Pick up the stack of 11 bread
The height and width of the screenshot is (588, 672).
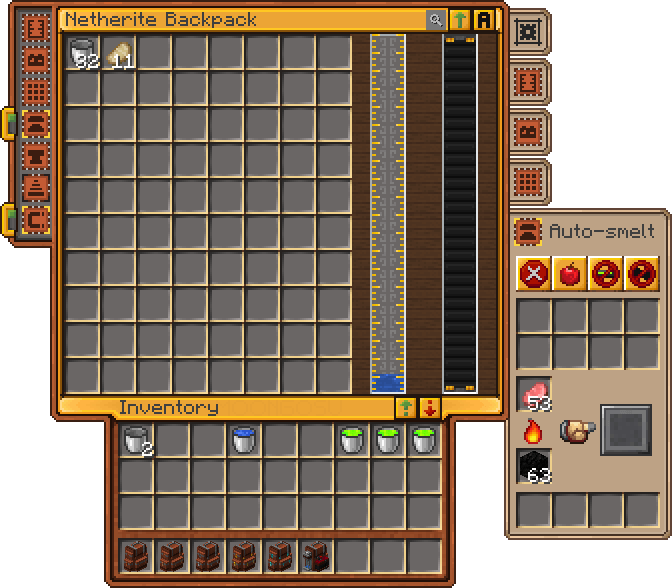coord(120,54)
